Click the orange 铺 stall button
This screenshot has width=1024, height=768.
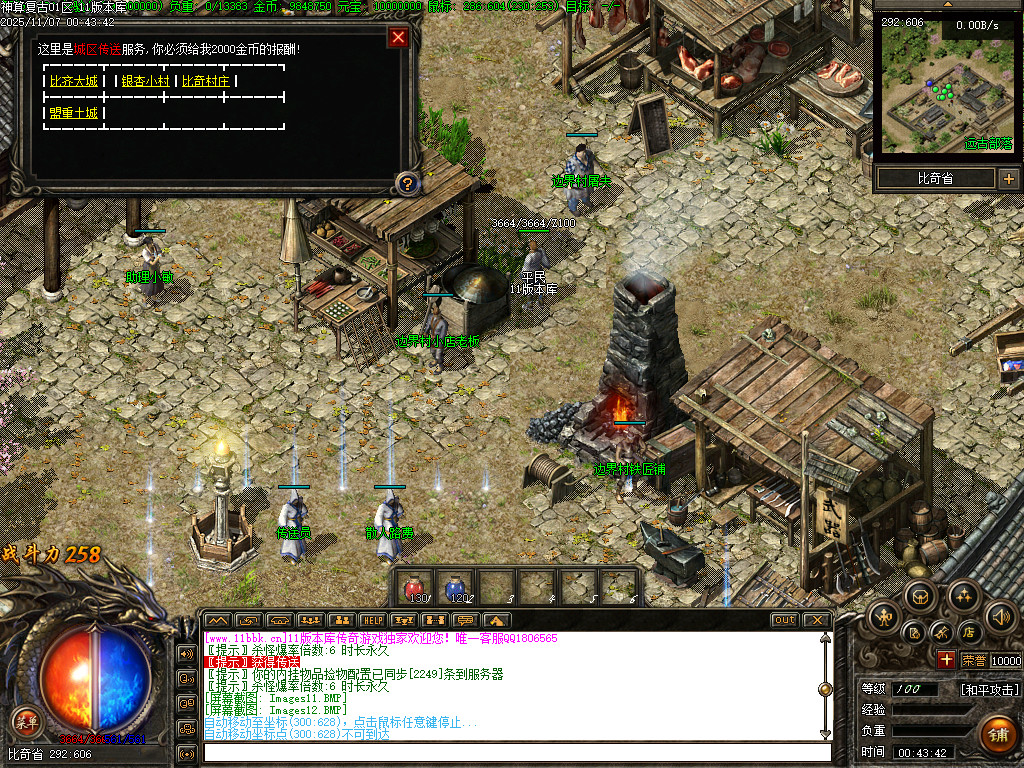(x=997, y=733)
